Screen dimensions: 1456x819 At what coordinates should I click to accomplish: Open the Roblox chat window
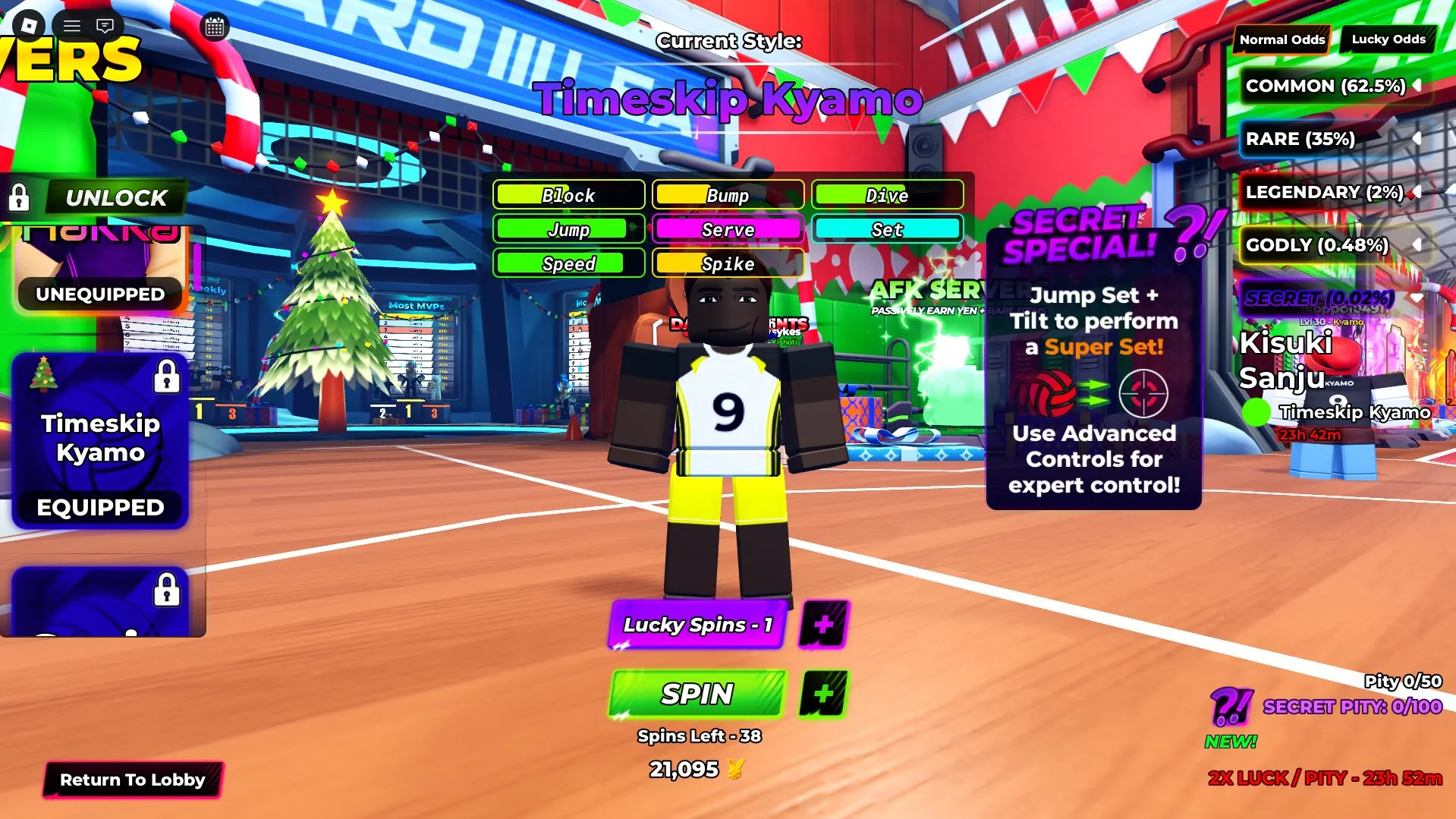click(105, 26)
